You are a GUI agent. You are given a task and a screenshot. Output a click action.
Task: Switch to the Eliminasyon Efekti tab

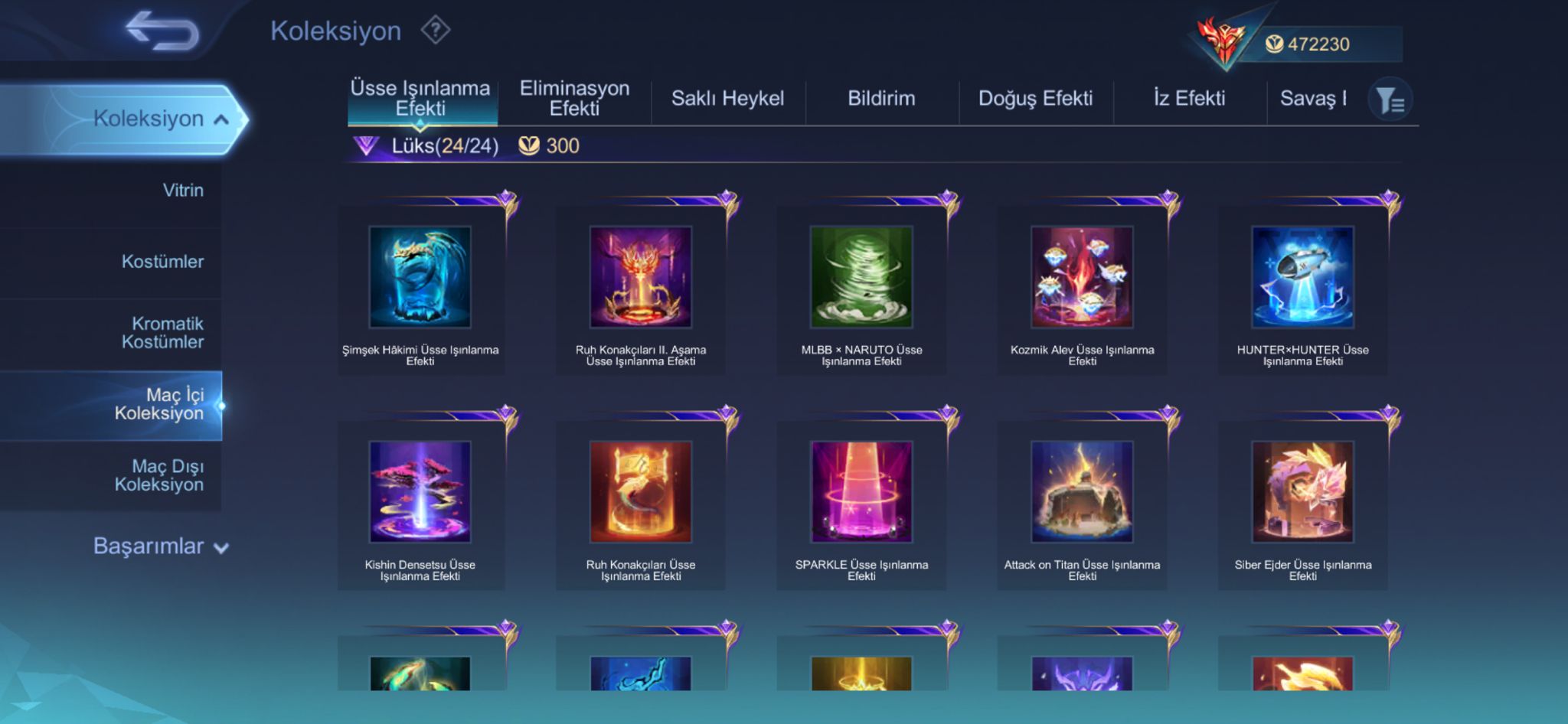click(574, 99)
